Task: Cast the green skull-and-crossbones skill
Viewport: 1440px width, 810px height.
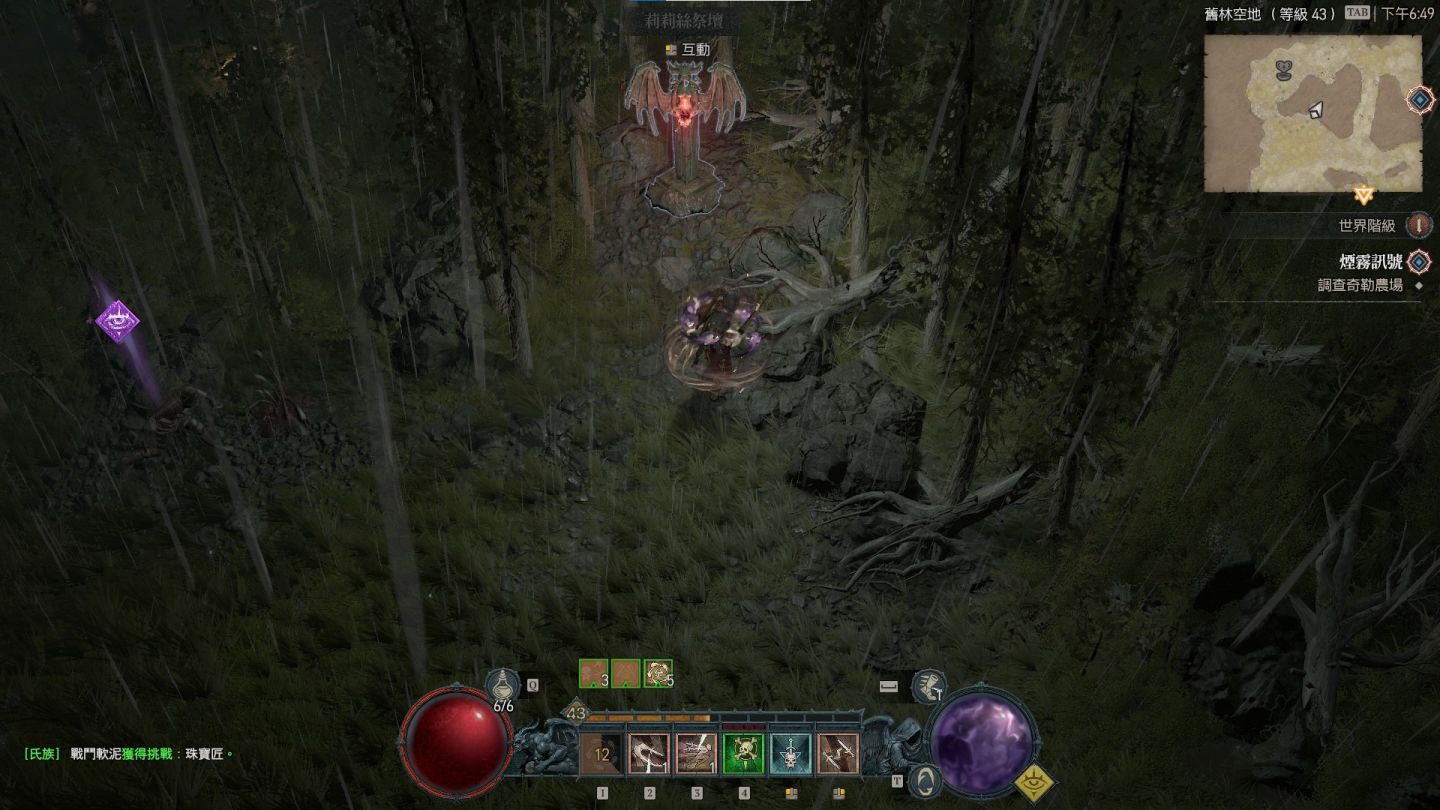Action: coord(743,754)
